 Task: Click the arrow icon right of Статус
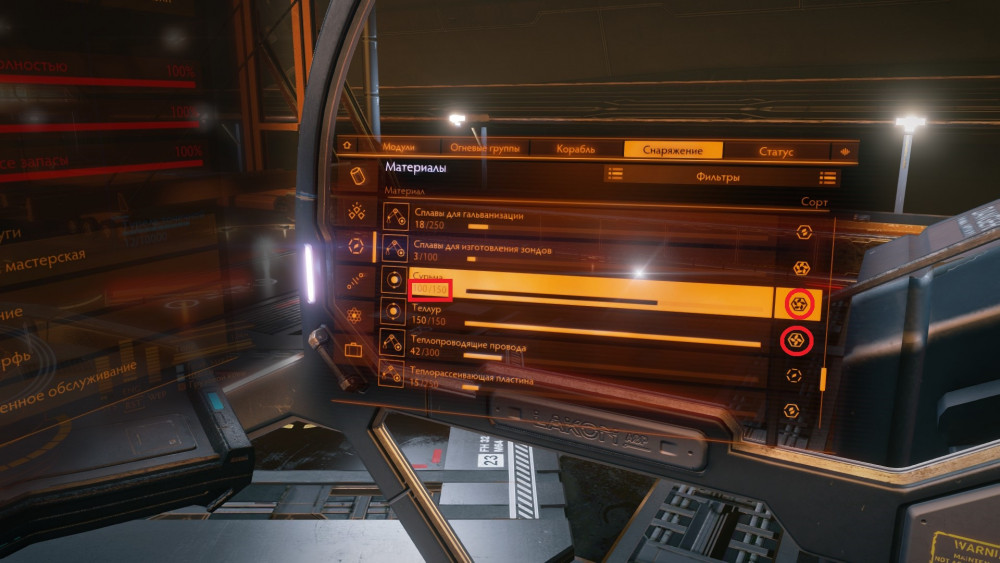point(844,152)
